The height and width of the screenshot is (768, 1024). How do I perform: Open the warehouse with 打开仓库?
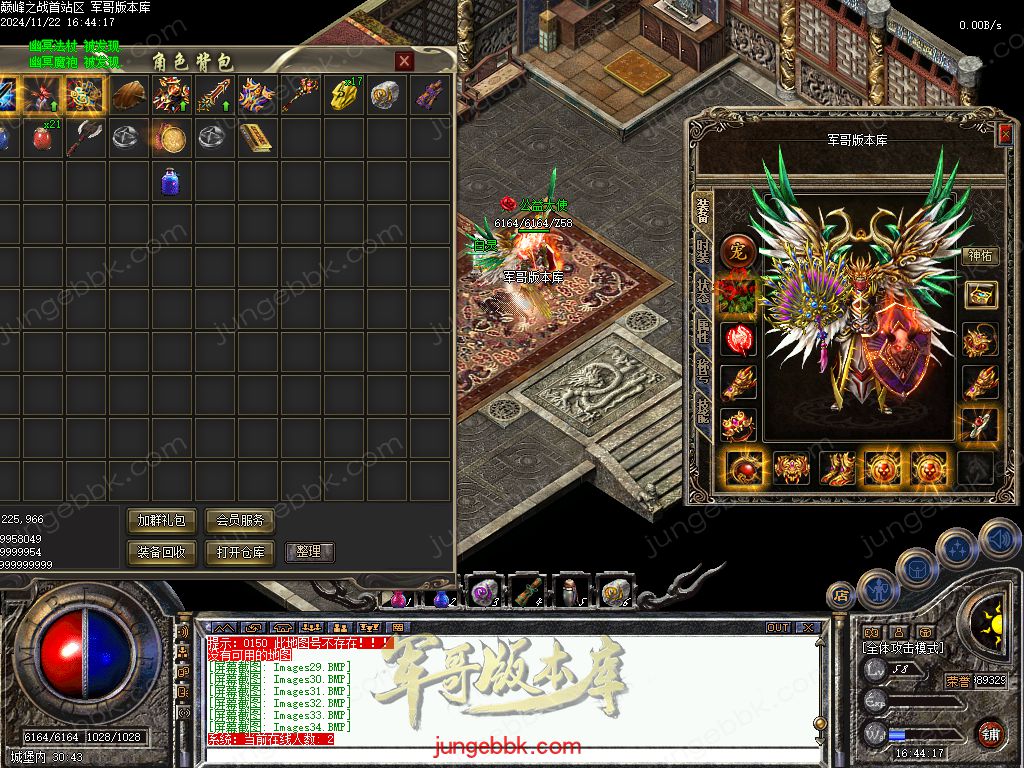(x=239, y=552)
